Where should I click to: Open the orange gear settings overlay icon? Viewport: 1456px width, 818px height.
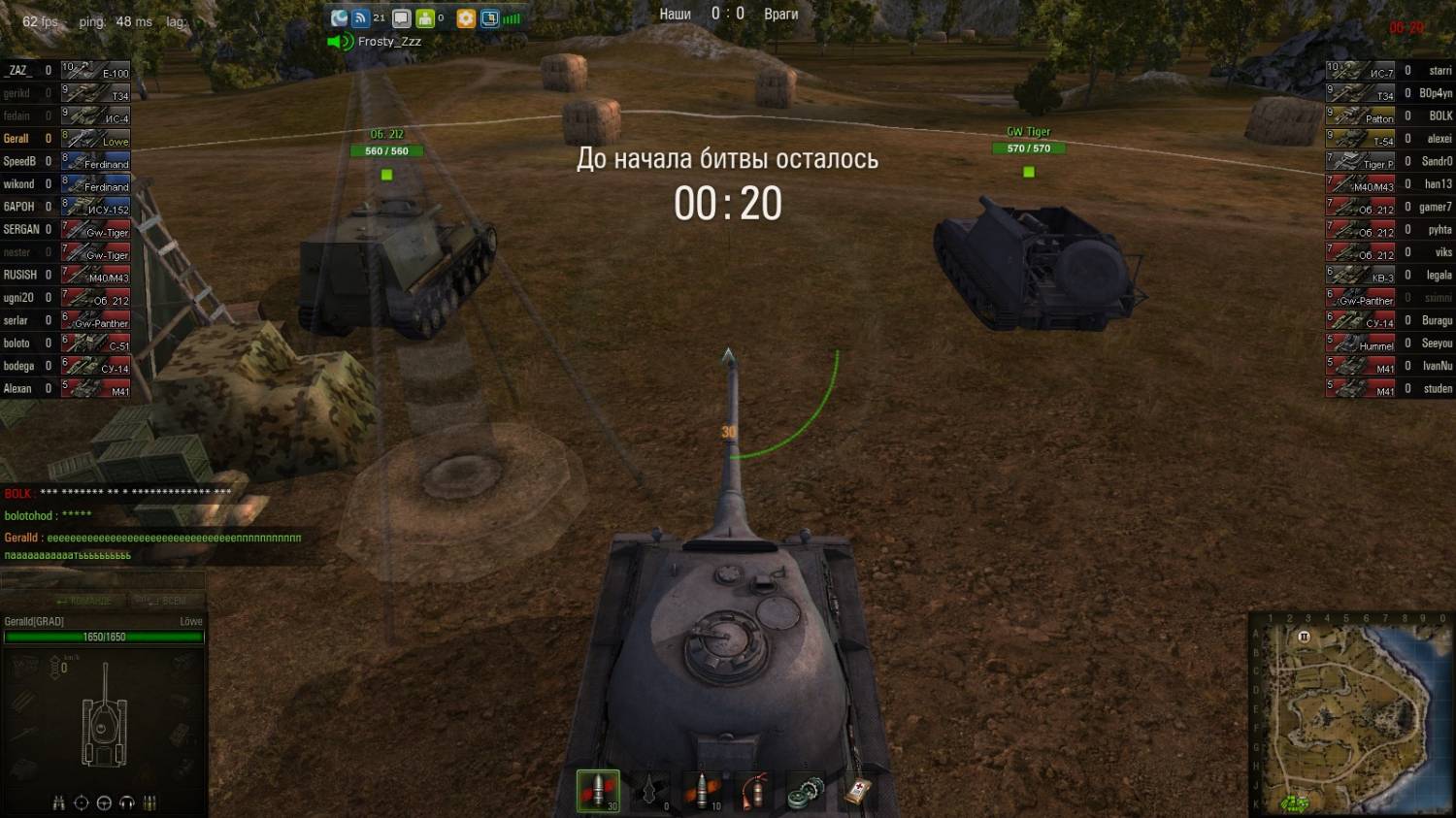(466, 18)
